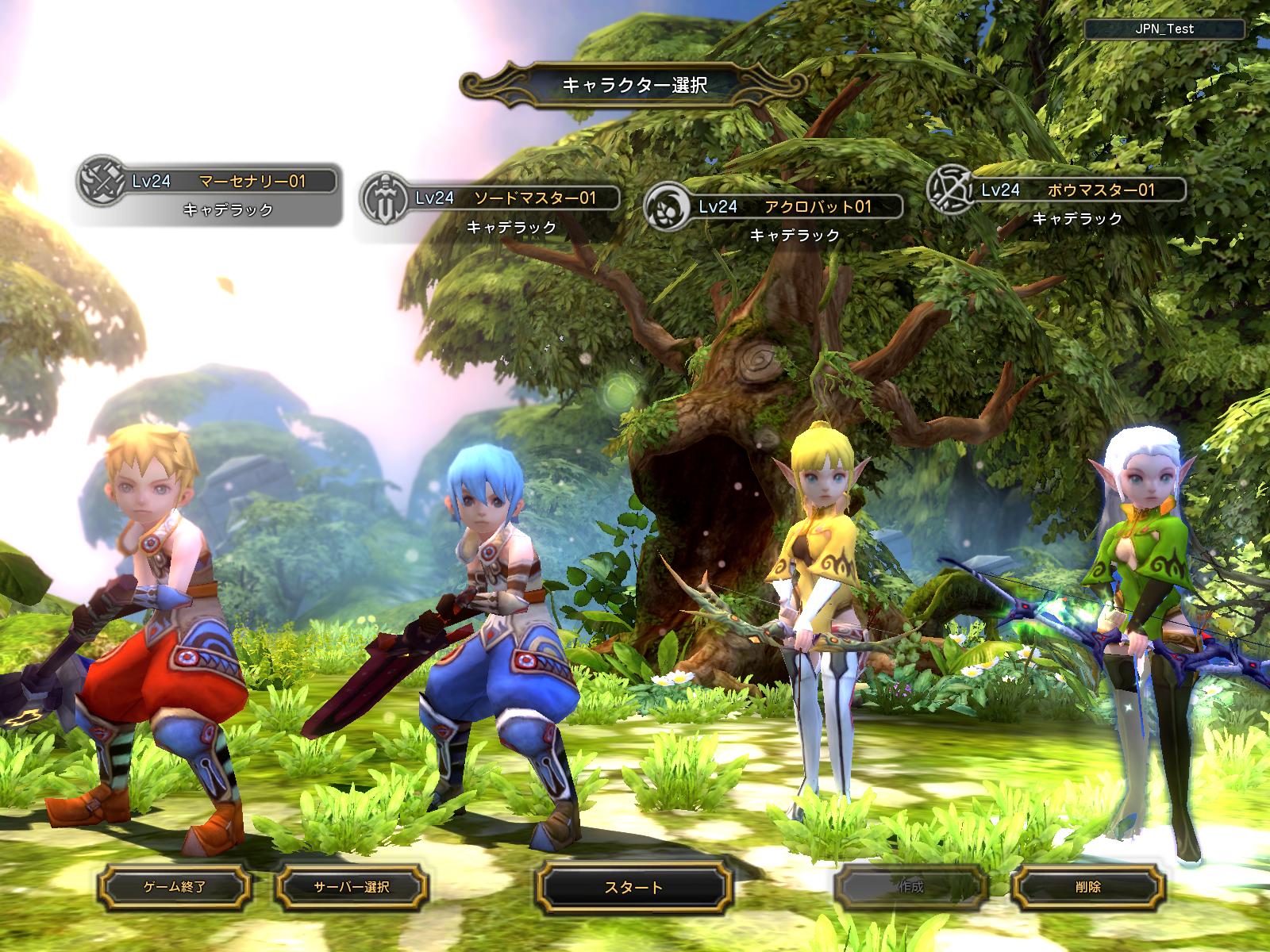This screenshot has width=1270, height=952.
Task: Open サーバー選択 server selection
Action: click(352, 887)
